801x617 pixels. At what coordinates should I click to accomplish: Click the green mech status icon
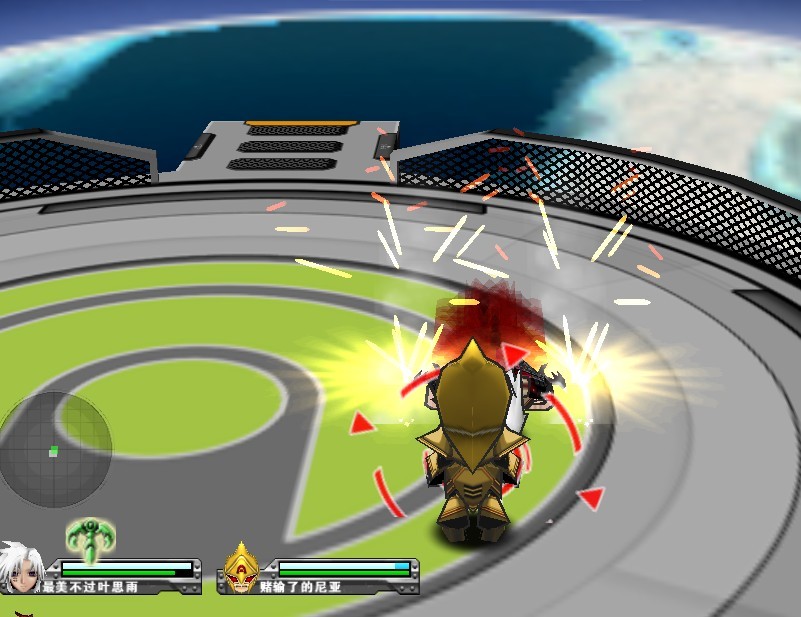pos(90,537)
